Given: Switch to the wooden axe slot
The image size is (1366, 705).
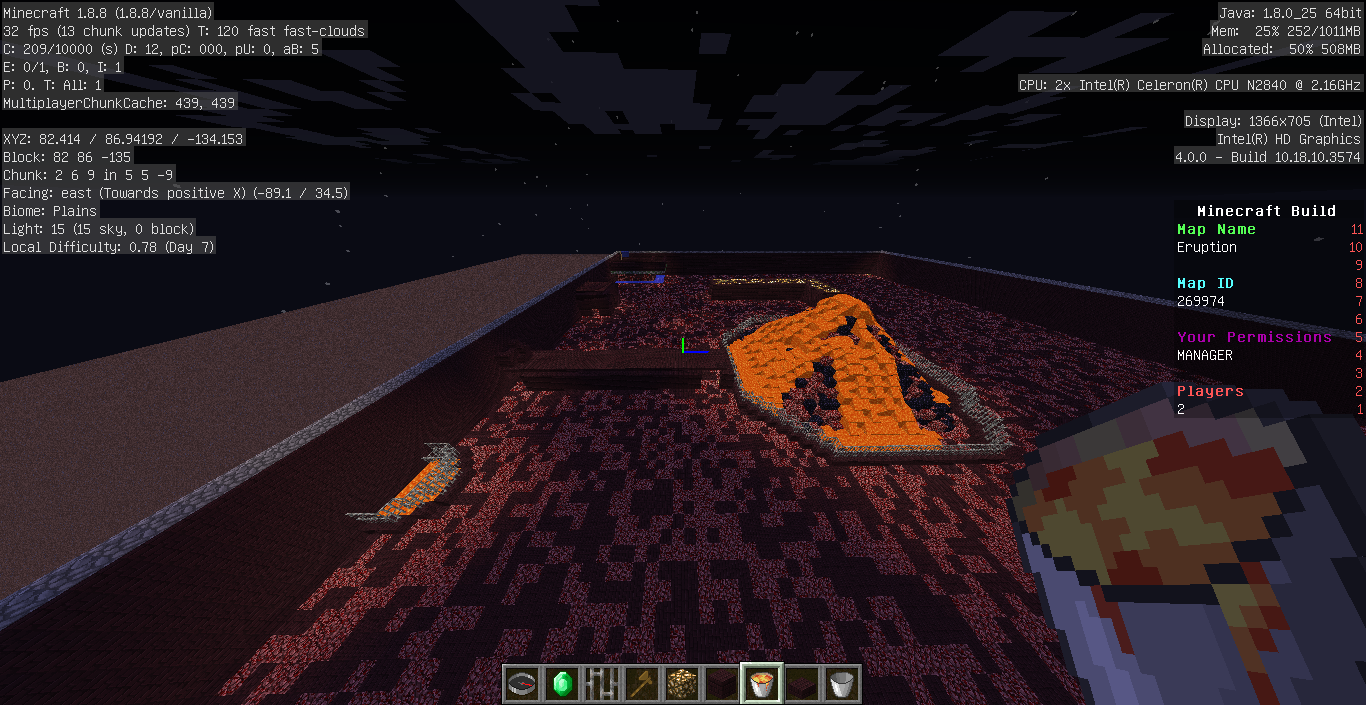Looking at the screenshot, I should pyautogui.click(x=642, y=684).
